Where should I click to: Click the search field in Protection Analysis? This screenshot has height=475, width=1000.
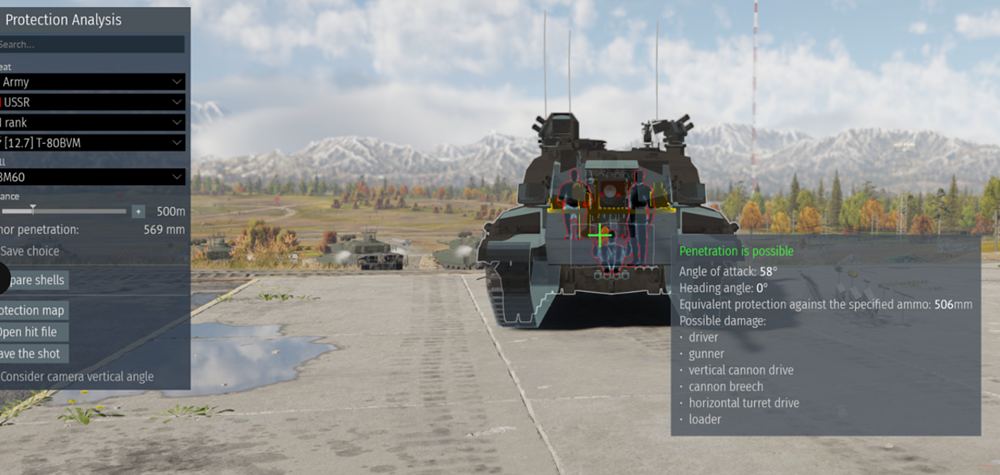(x=92, y=44)
